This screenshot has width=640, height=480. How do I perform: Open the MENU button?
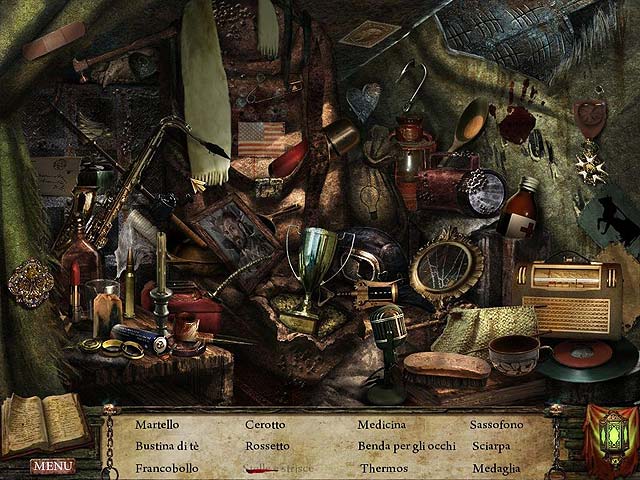pyautogui.click(x=52, y=466)
